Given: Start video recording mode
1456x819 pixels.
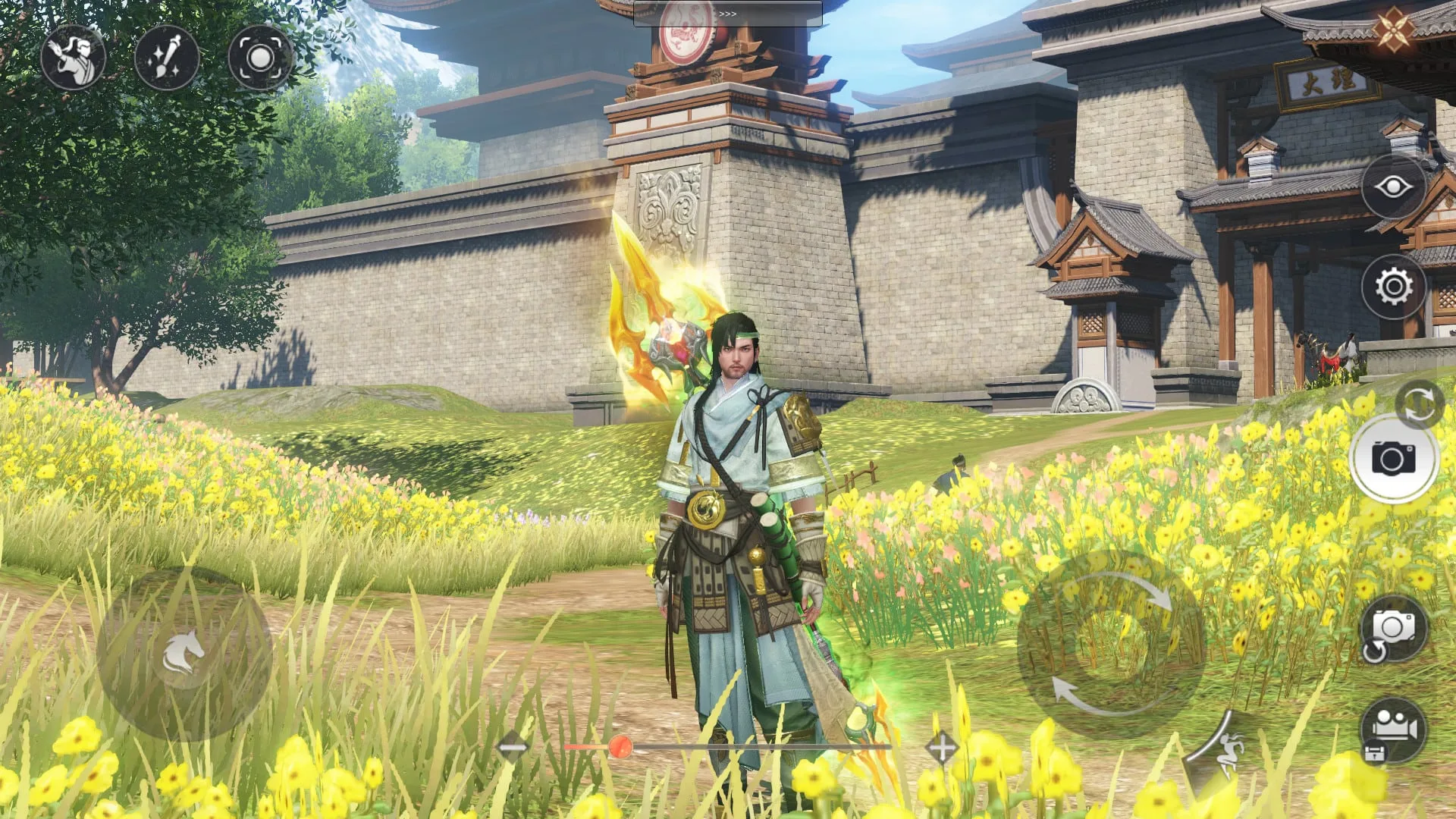Looking at the screenshot, I should (x=1392, y=730).
